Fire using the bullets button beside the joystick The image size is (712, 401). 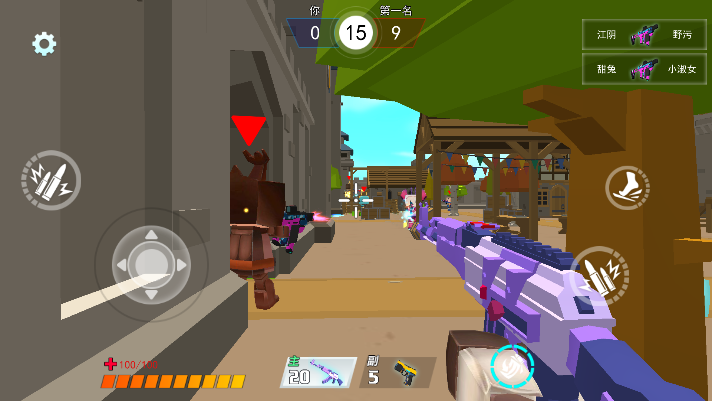(x=50, y=180)
